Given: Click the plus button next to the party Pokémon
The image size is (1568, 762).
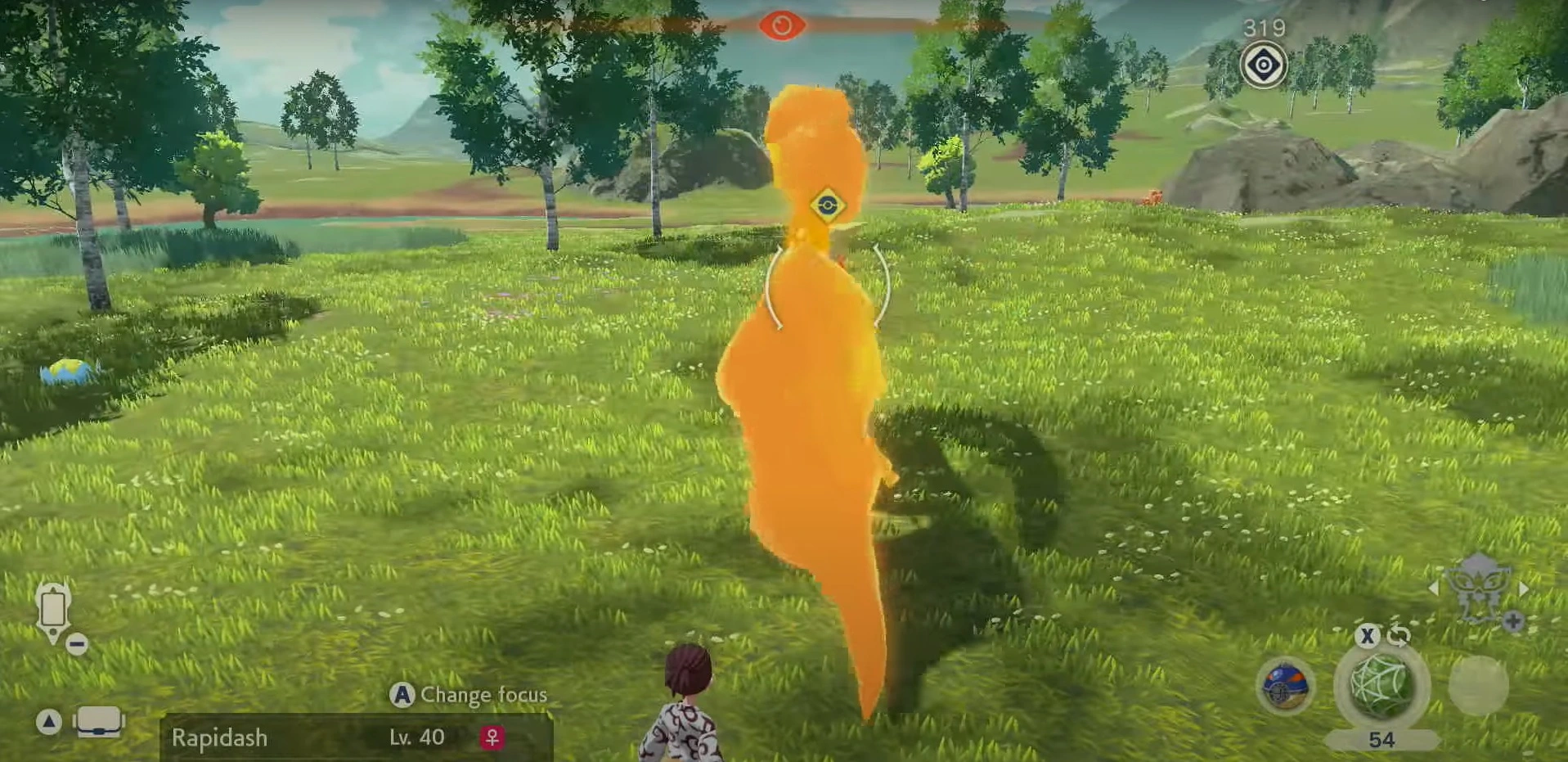Looking at the screenshot, I should point(1512,620).
